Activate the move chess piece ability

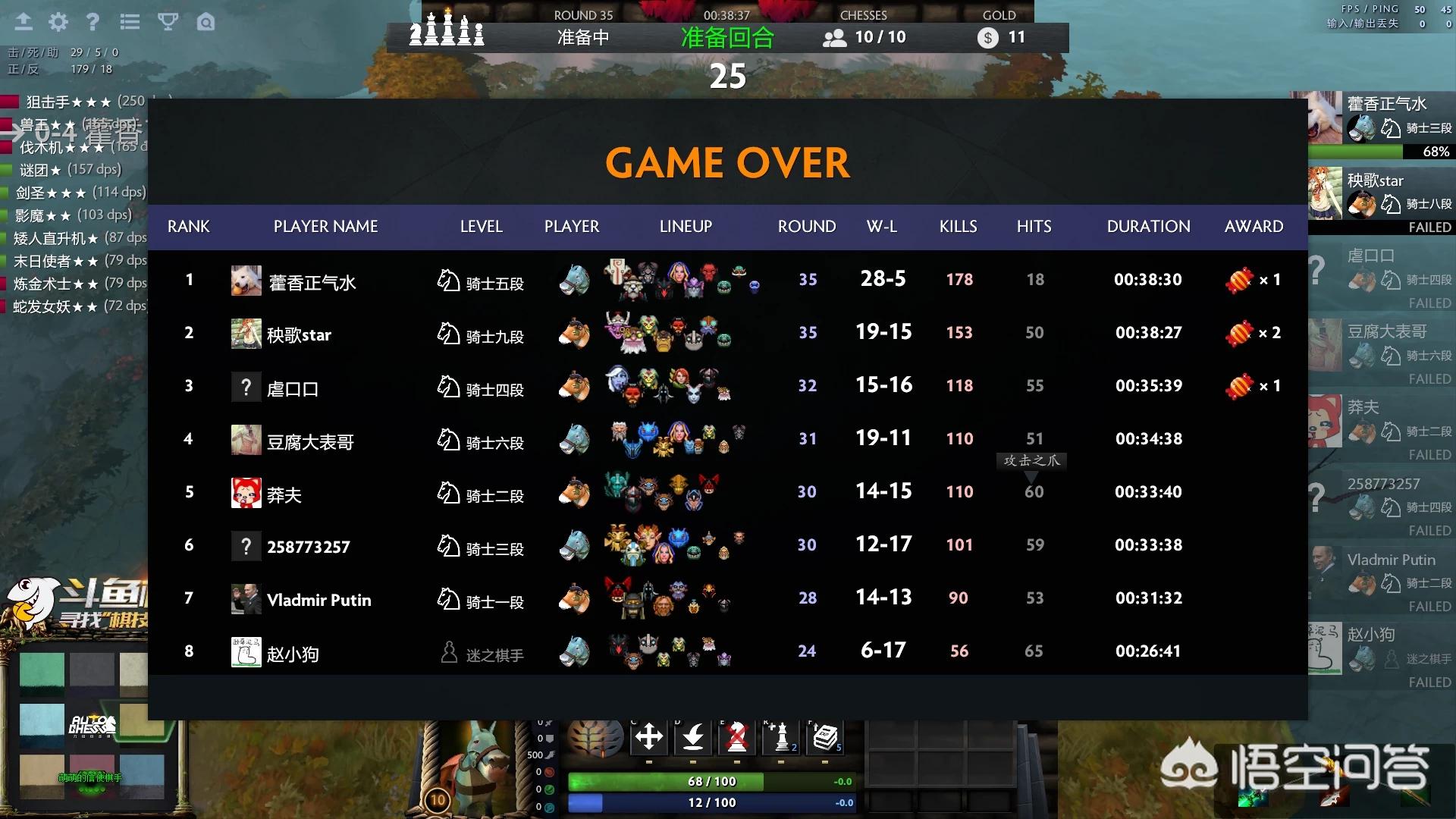tap(648, 736)
